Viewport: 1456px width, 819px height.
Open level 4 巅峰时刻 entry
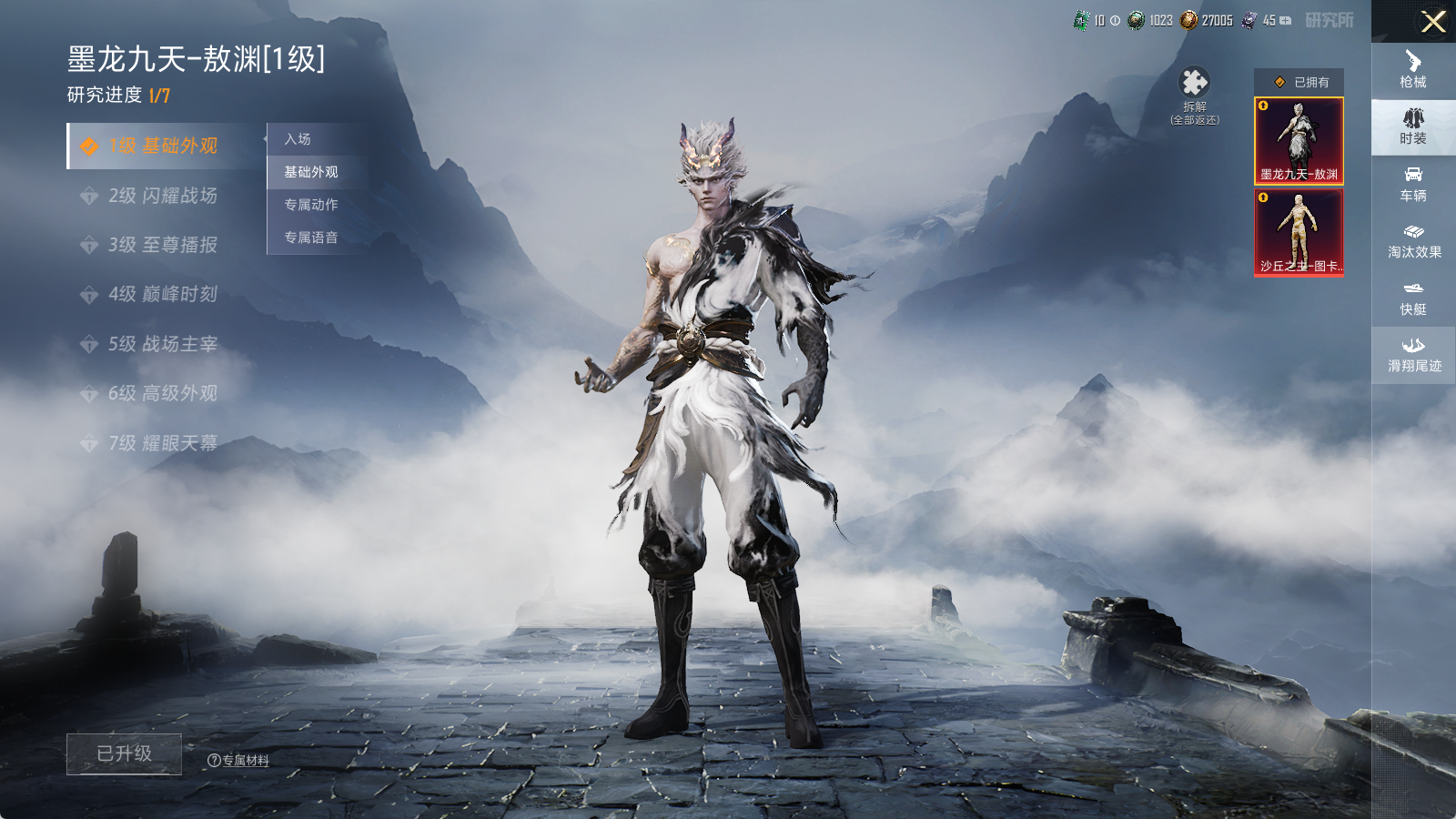click(163, 294)
